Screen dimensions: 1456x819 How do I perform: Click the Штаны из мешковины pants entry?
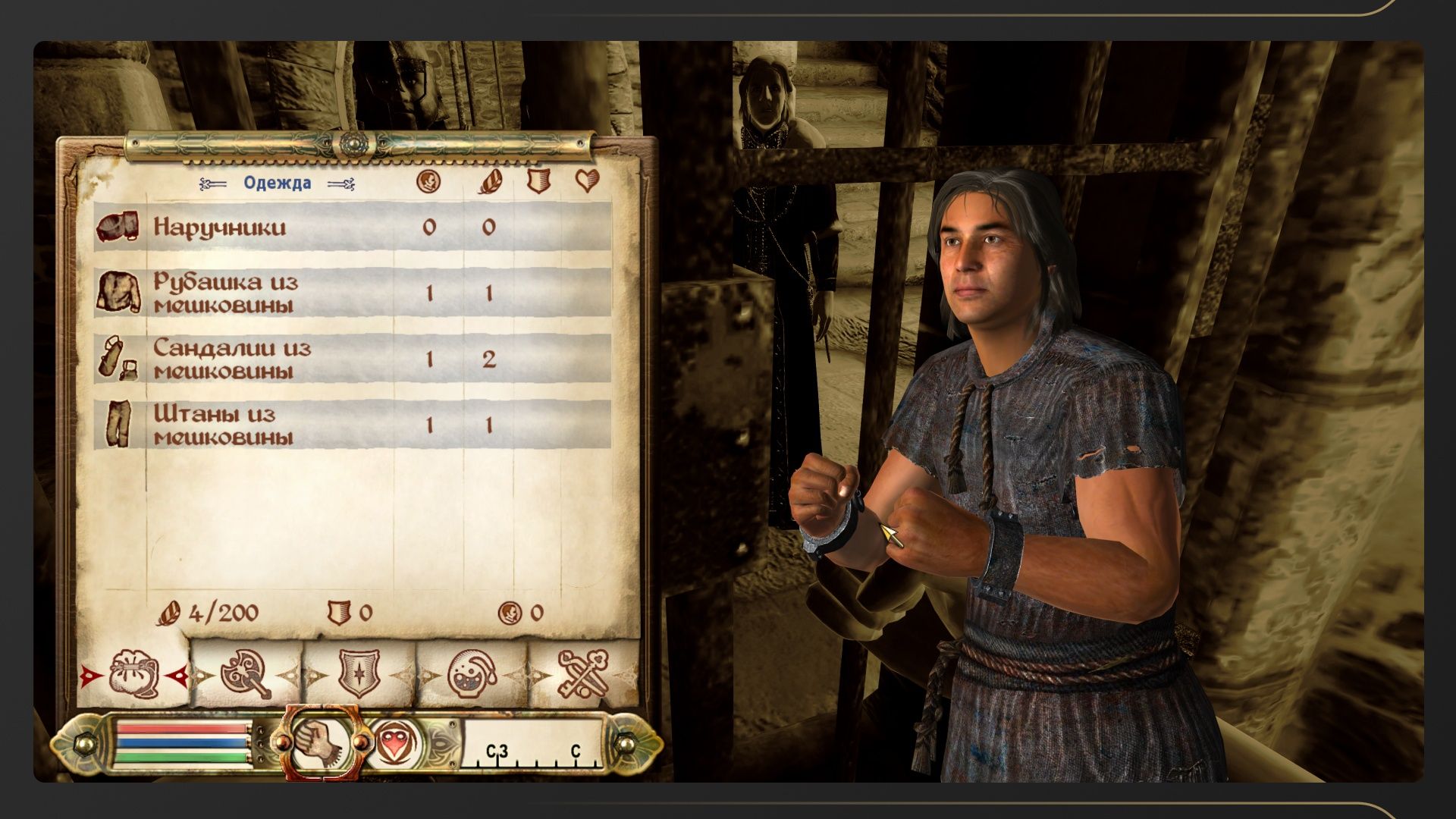tap(353, 425)
